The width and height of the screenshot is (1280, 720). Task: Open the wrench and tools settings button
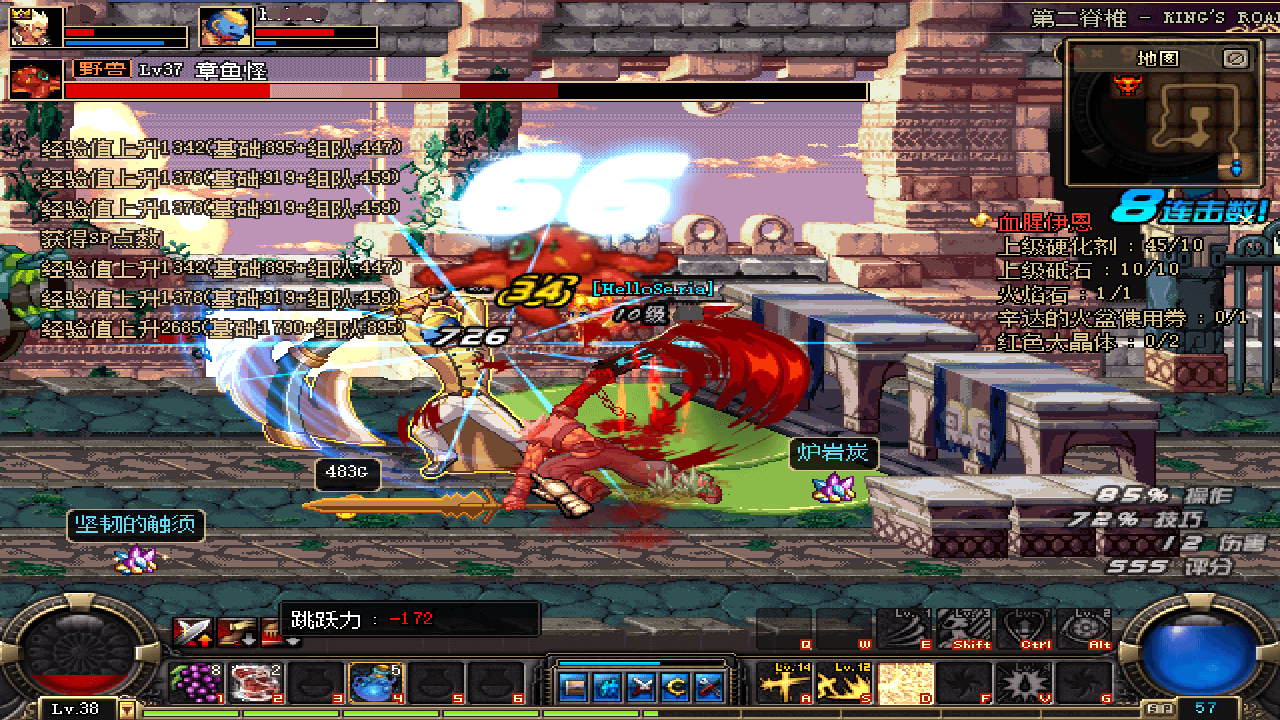[711, 687]
